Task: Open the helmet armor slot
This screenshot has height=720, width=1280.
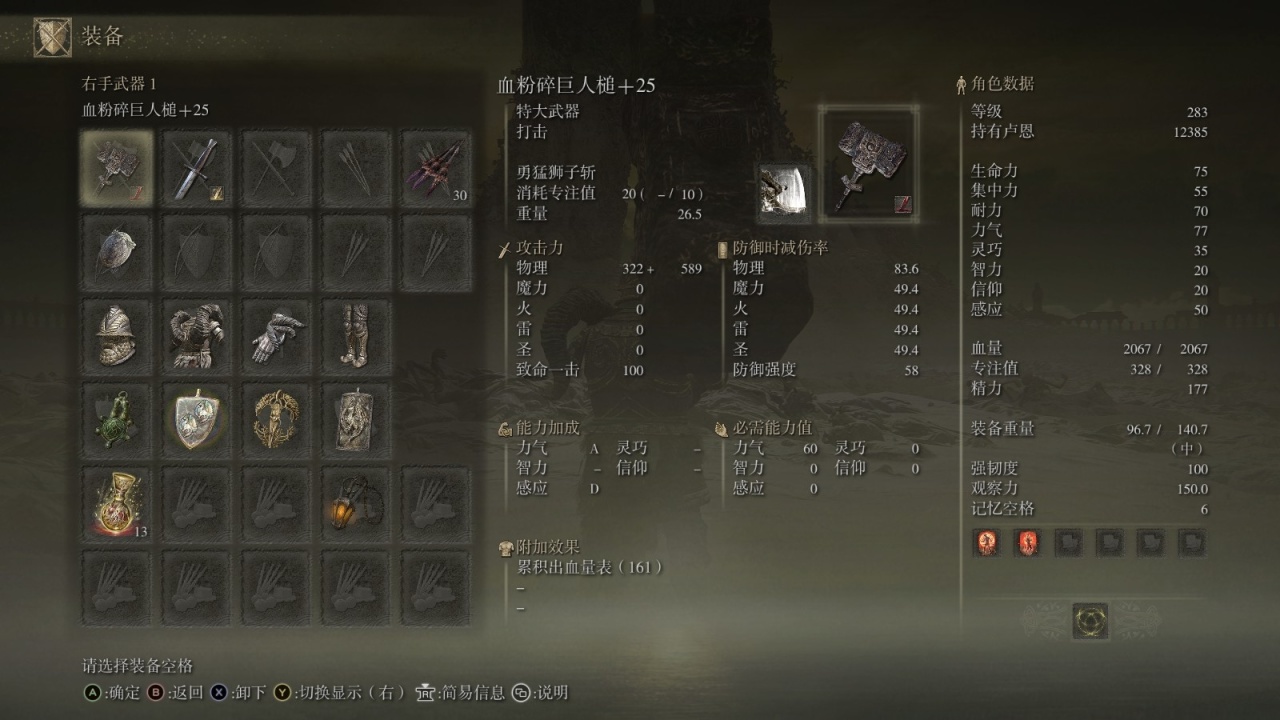Action: click(x=116, y=336)
